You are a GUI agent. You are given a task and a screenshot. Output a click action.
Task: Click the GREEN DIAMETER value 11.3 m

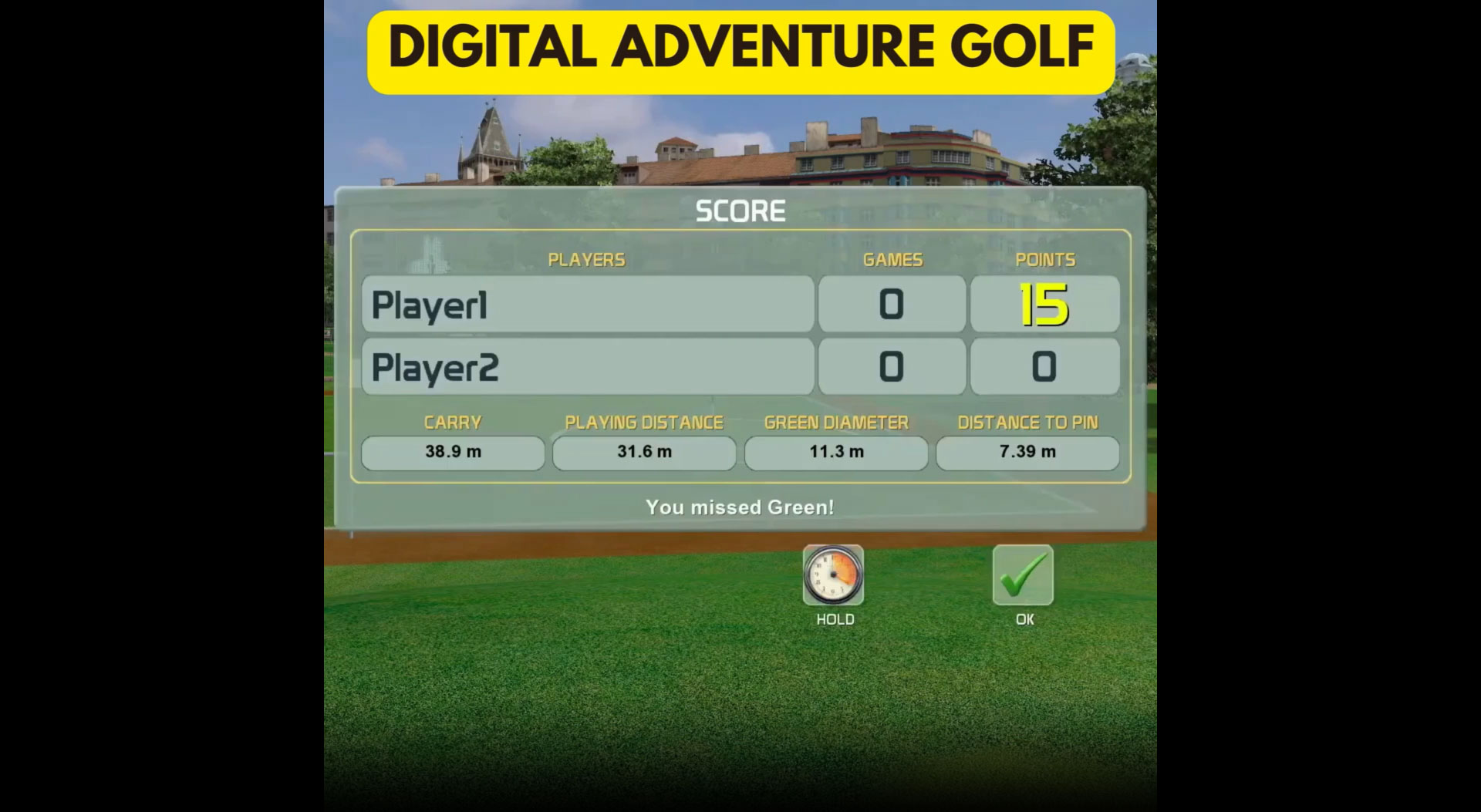coord(835,453)
